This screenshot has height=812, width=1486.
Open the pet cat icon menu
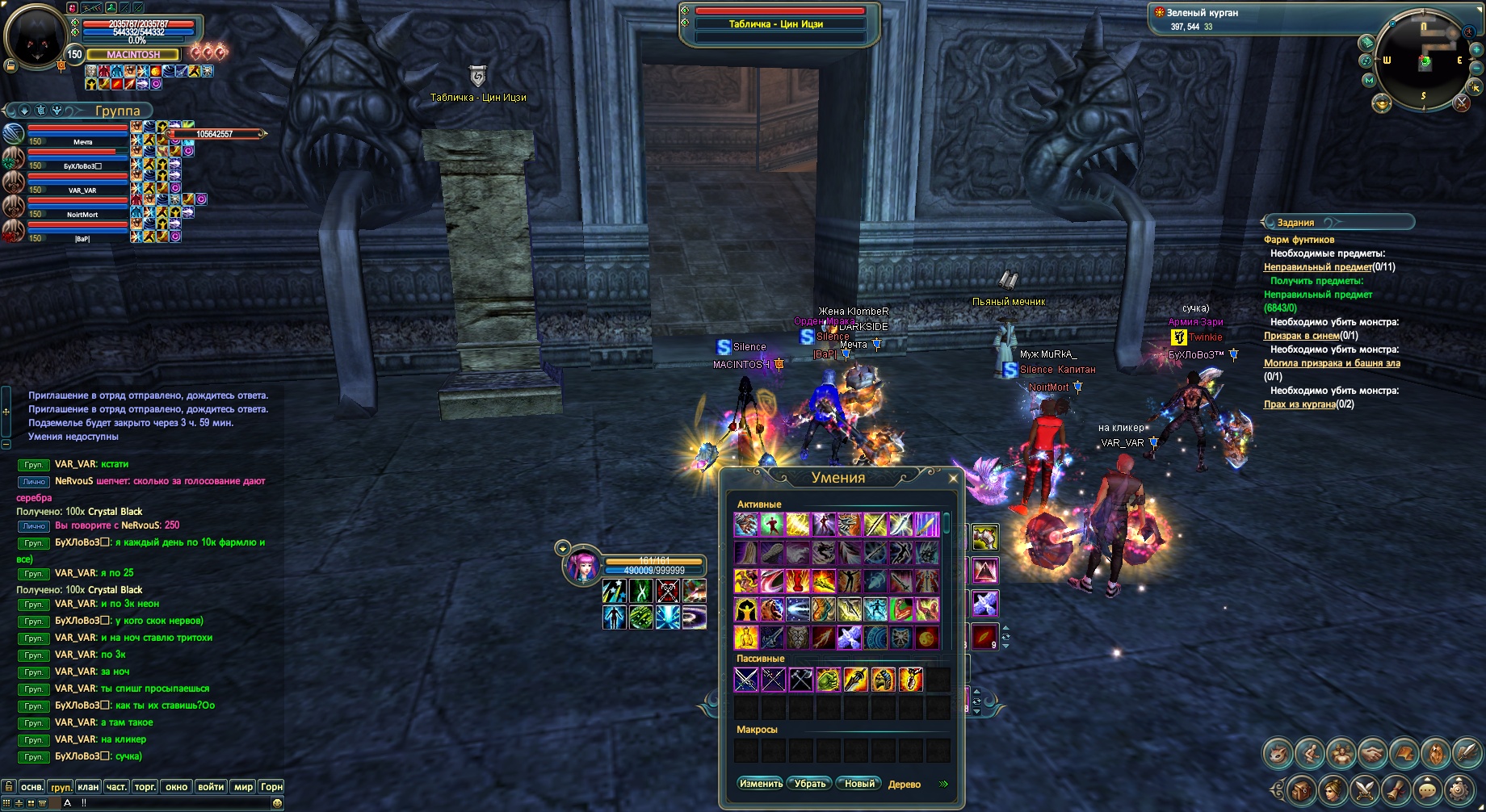[x=1278, y=753]
